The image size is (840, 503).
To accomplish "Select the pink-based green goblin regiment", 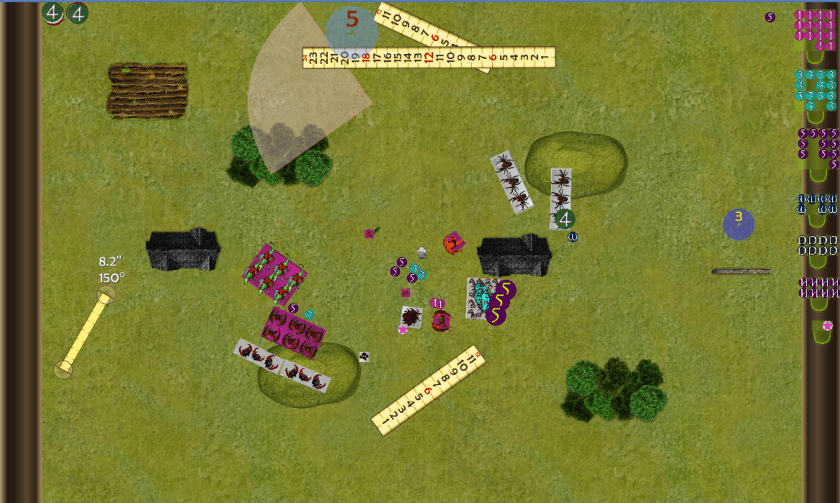I will 273,273.
